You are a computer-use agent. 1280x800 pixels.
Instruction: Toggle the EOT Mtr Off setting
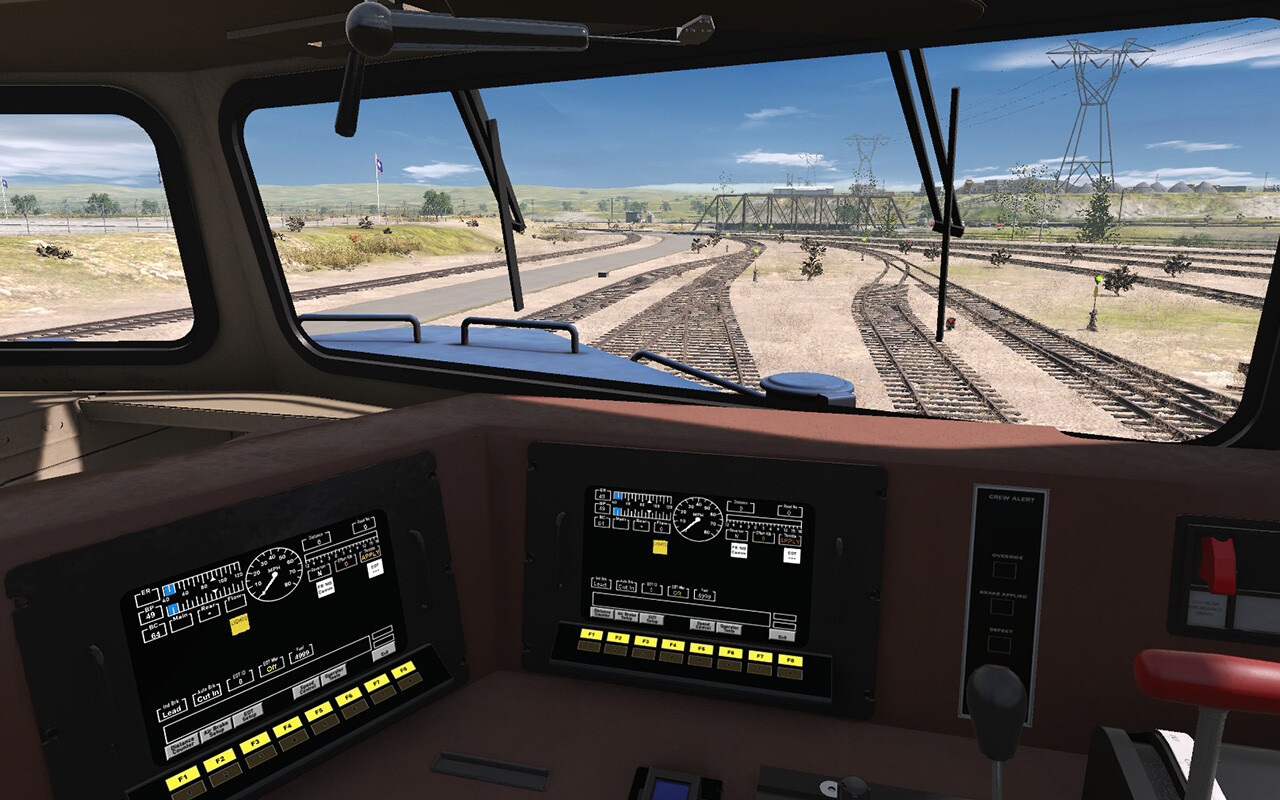click(272, 667)
